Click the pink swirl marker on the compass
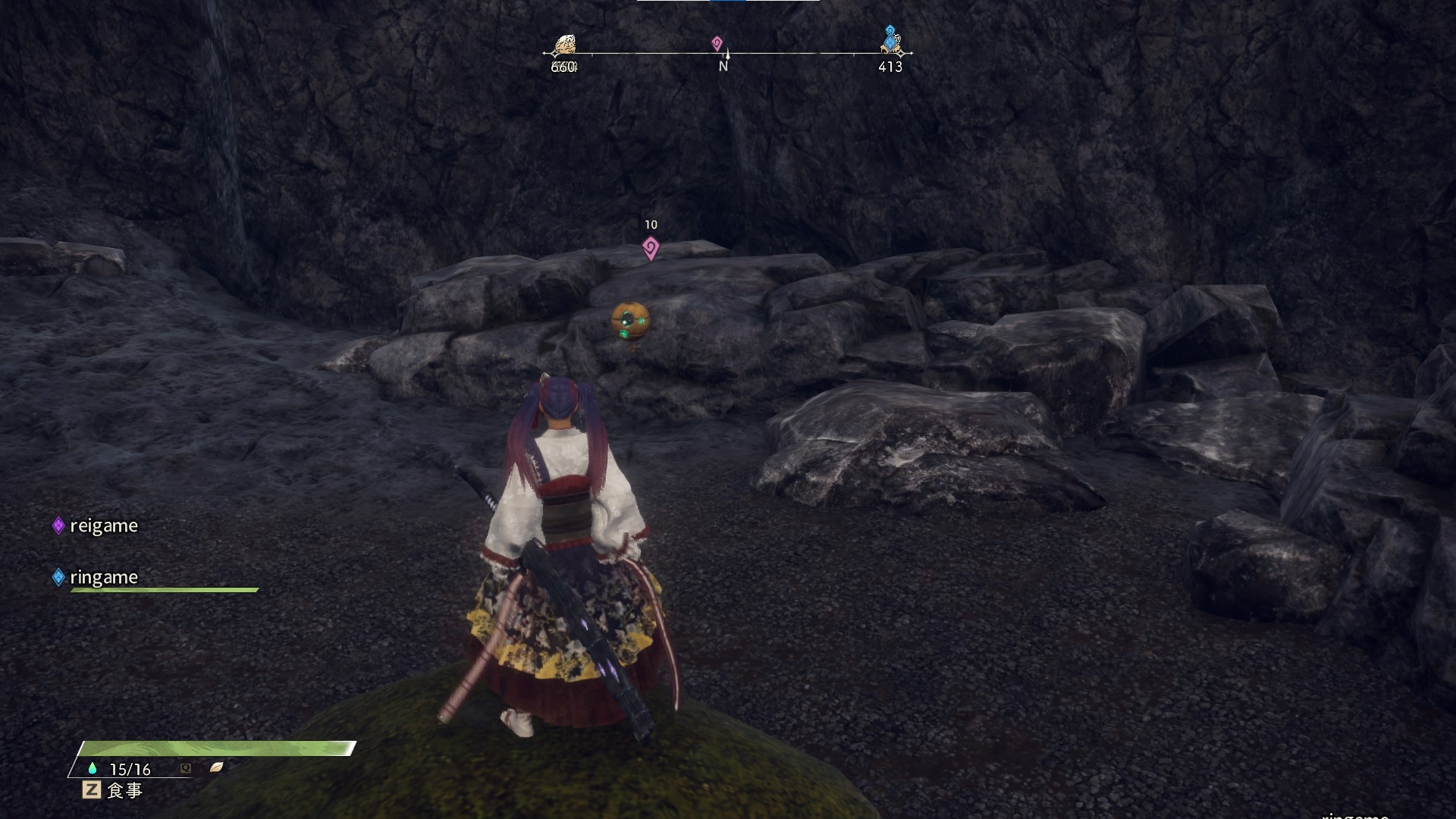 (x=717, y=43)
